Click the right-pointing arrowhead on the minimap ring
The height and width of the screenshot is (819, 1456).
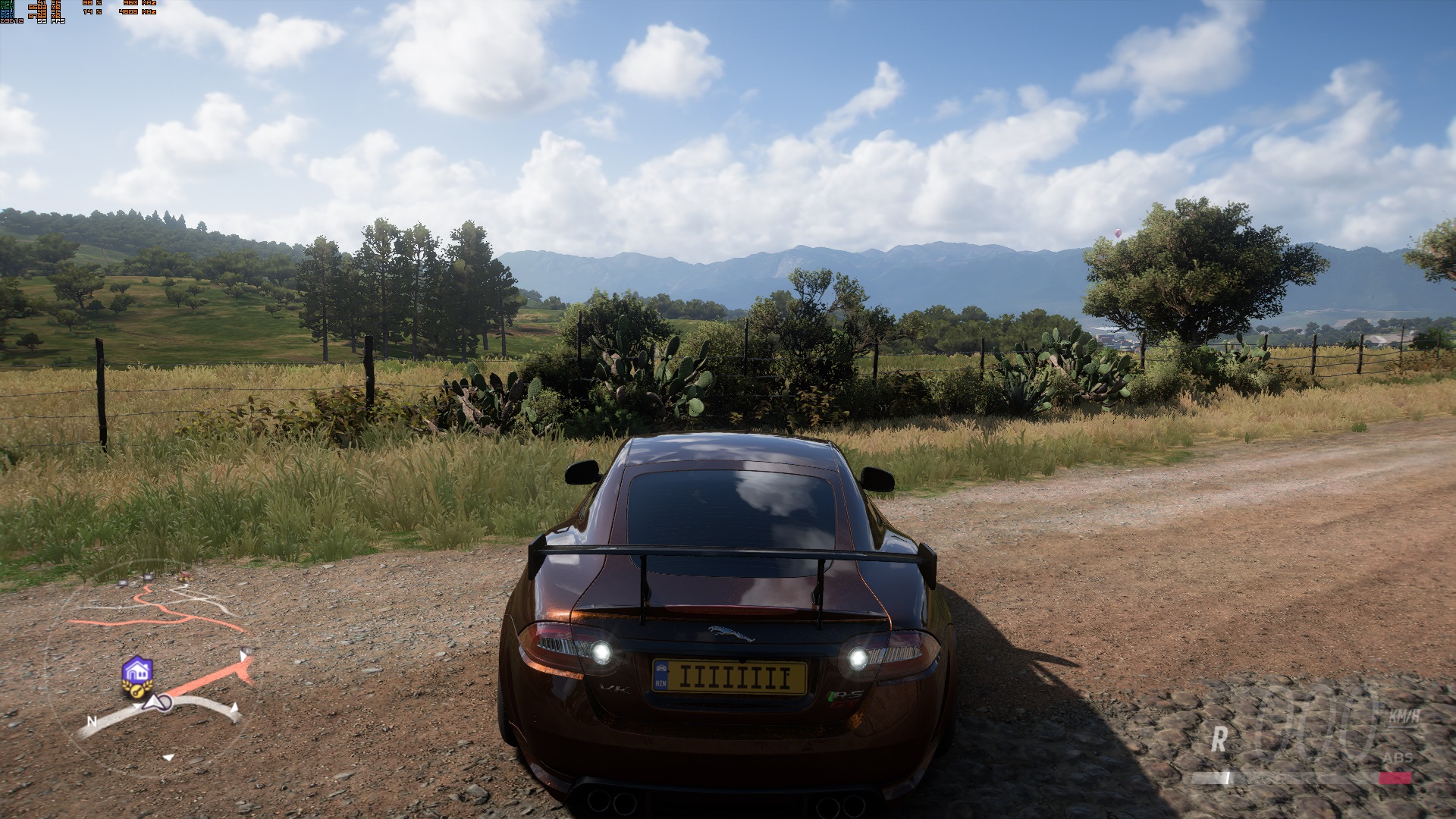pos(234,708)
